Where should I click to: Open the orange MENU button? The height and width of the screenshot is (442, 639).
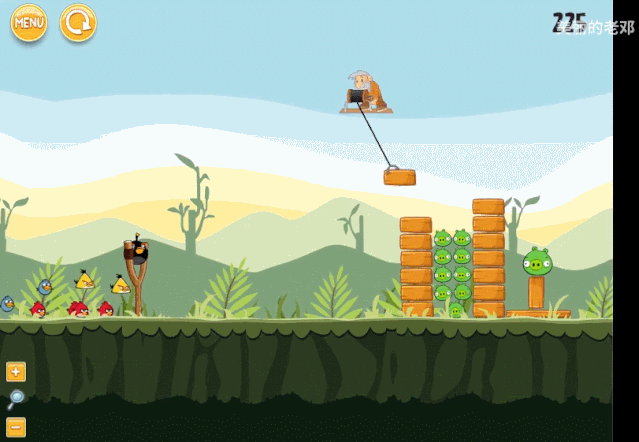pos(29,22)
